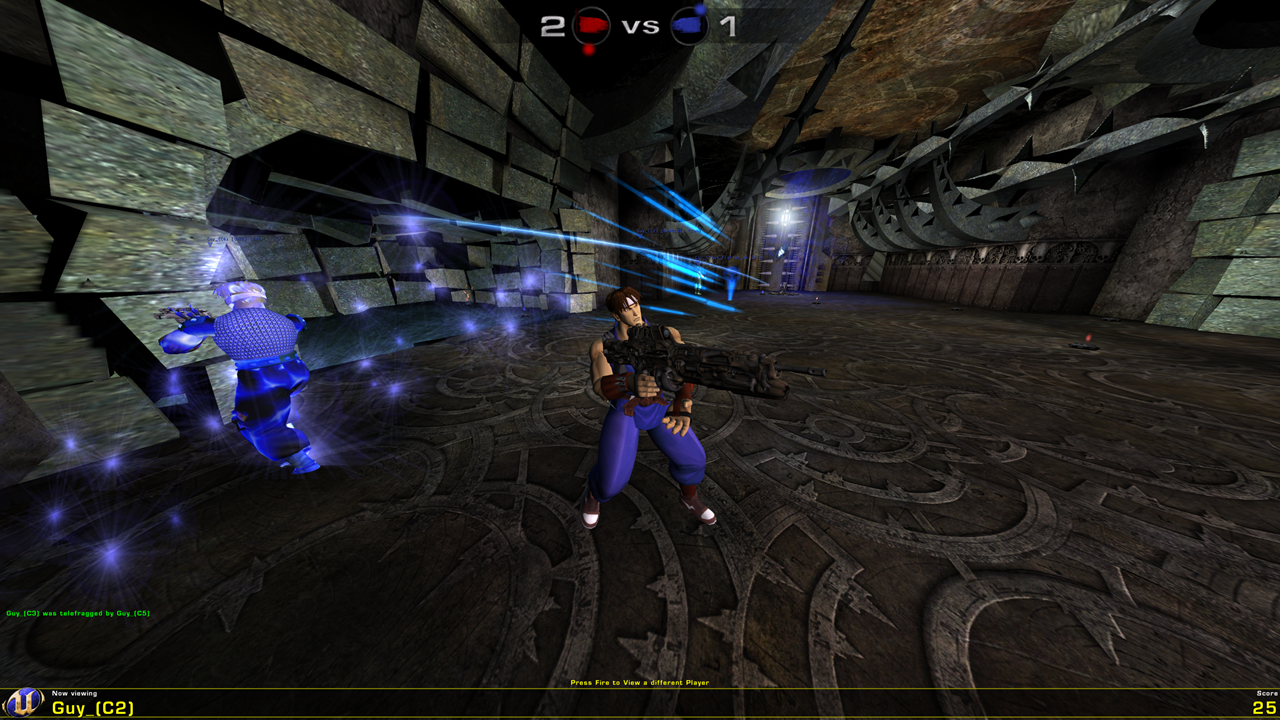Click the red team's score number 2
Screen dimensions: 1280x720
[551, 27]
